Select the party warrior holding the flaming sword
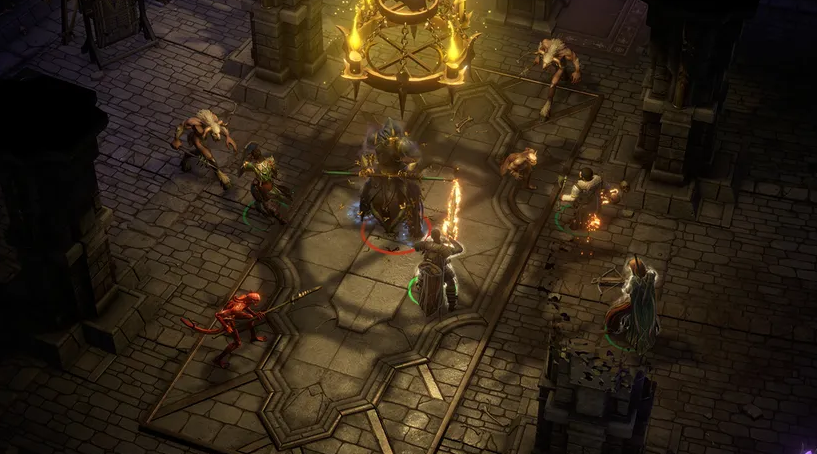 pyautogui.click(x=436, y=270)
